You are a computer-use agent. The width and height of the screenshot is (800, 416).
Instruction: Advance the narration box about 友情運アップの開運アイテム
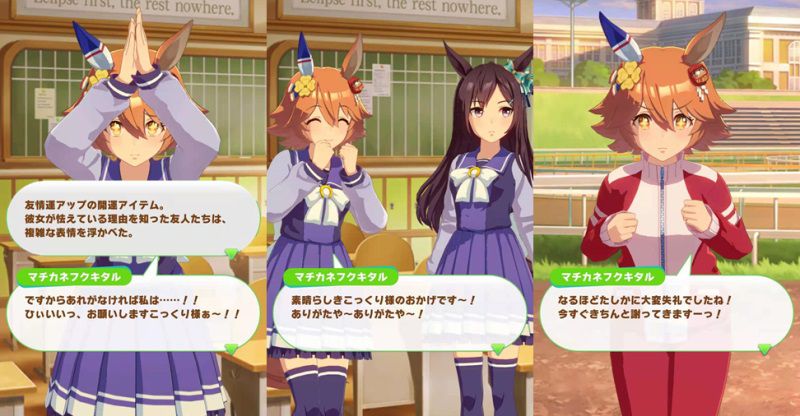click(x=232, y=253)
